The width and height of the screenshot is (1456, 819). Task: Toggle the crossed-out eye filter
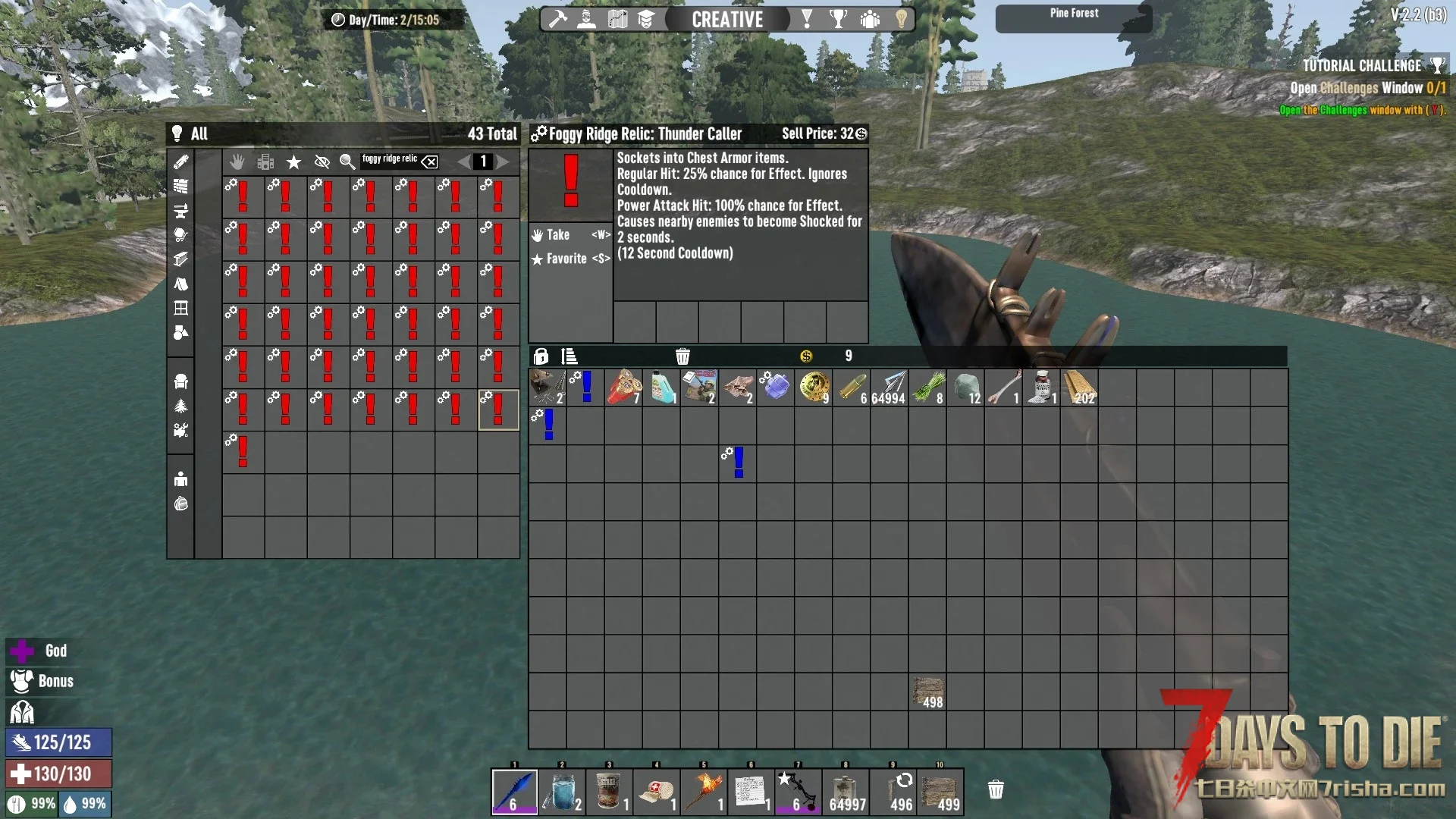pos(322,162)
